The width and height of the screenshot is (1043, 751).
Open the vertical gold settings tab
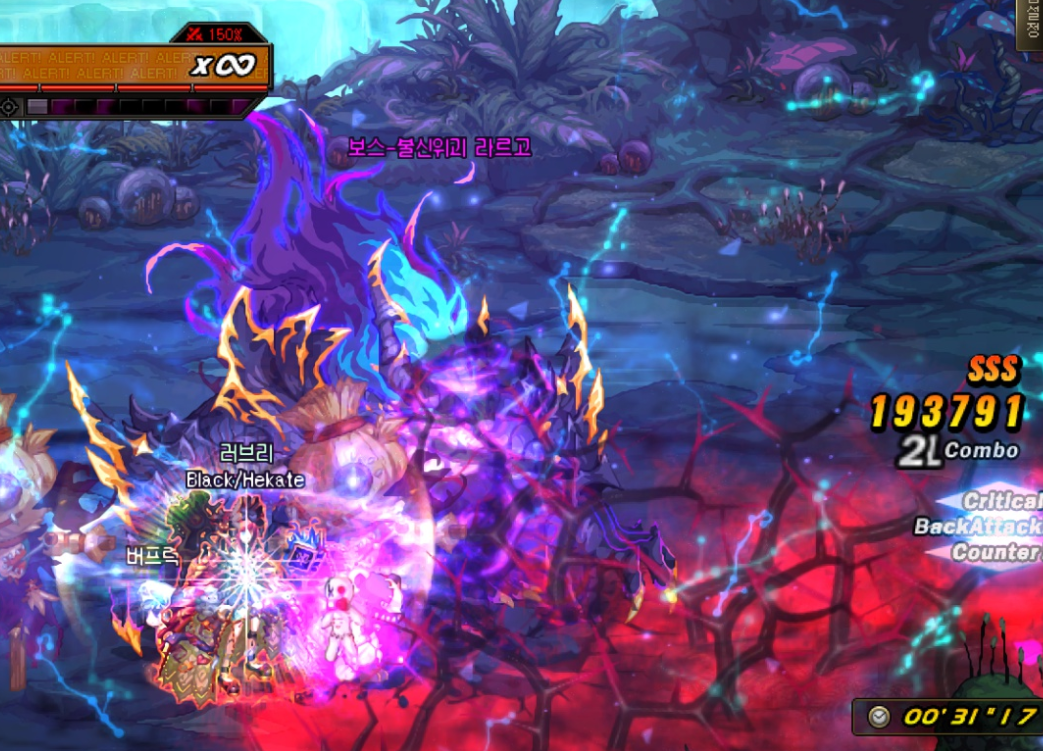(x=1031, y=24)
